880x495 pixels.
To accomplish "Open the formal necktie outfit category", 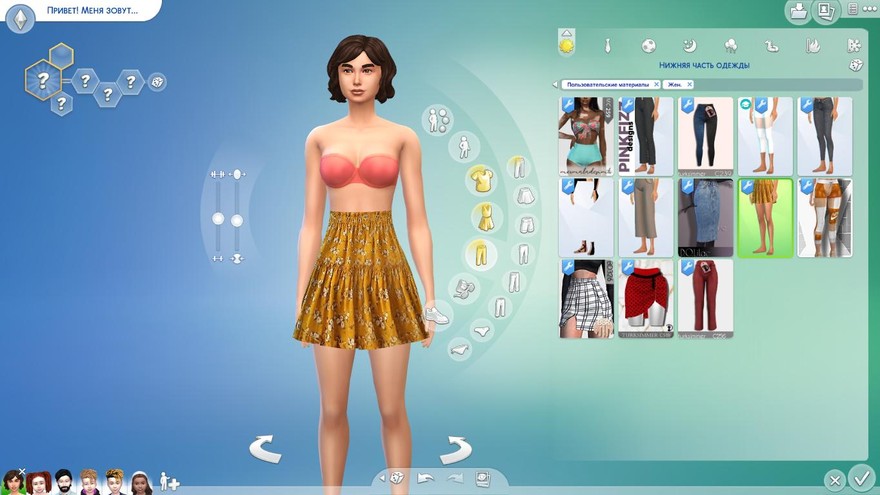I will [607, 46].
